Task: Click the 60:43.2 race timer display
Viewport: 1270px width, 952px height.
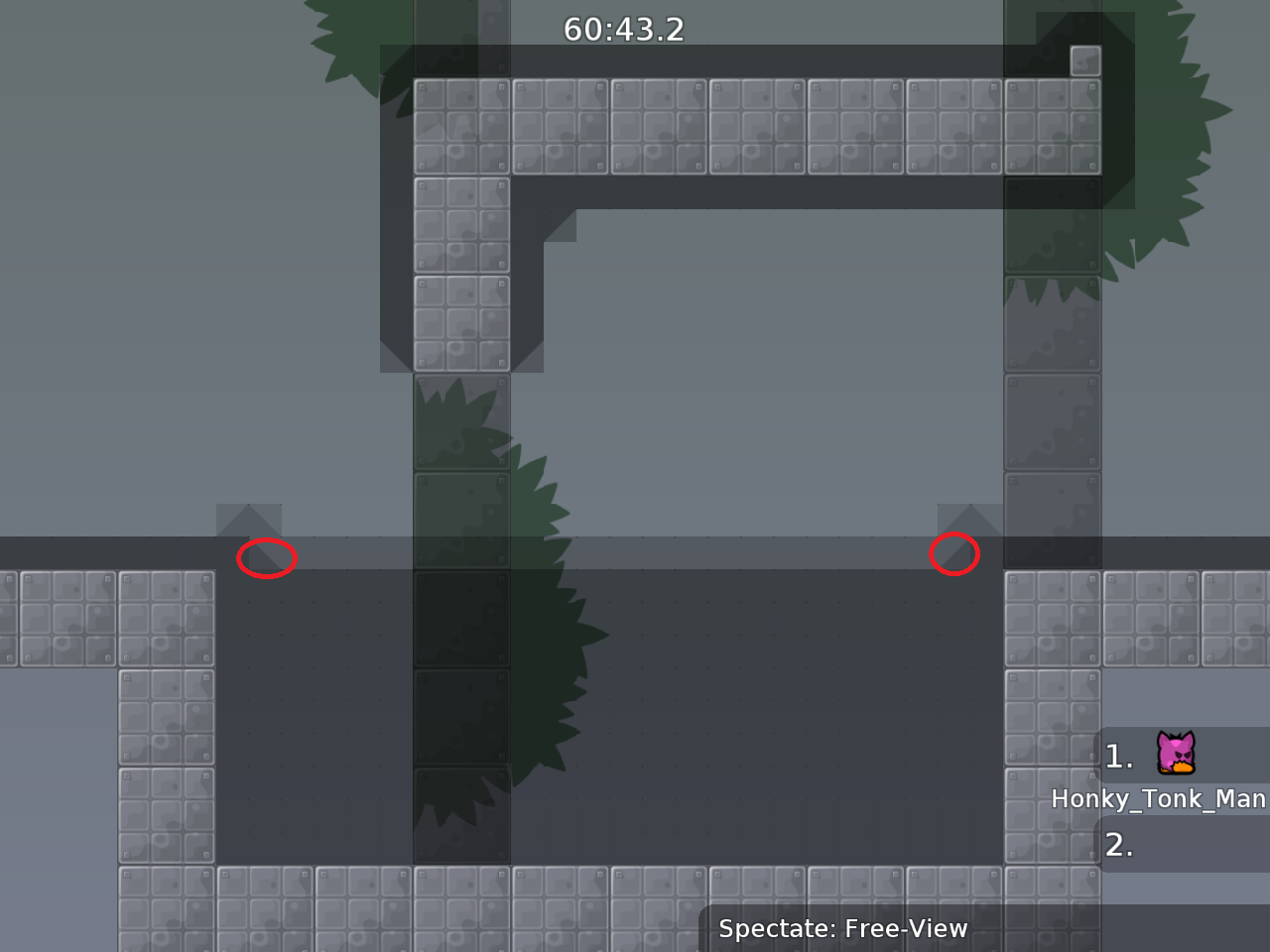Action: click(624, 29)
